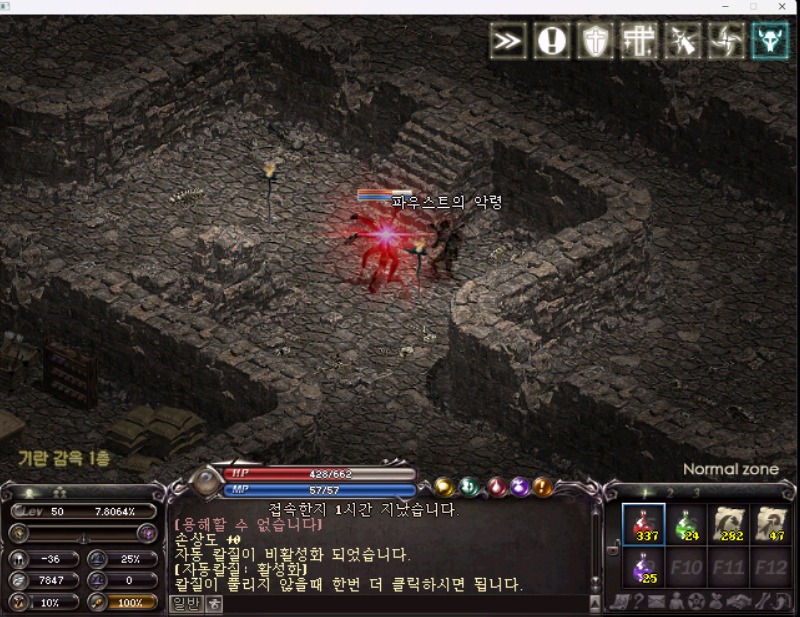Click the four-blade pinwheel skill icon
Image resolution: width=800 pixels, height=617 pixels.
click(727, 41)
